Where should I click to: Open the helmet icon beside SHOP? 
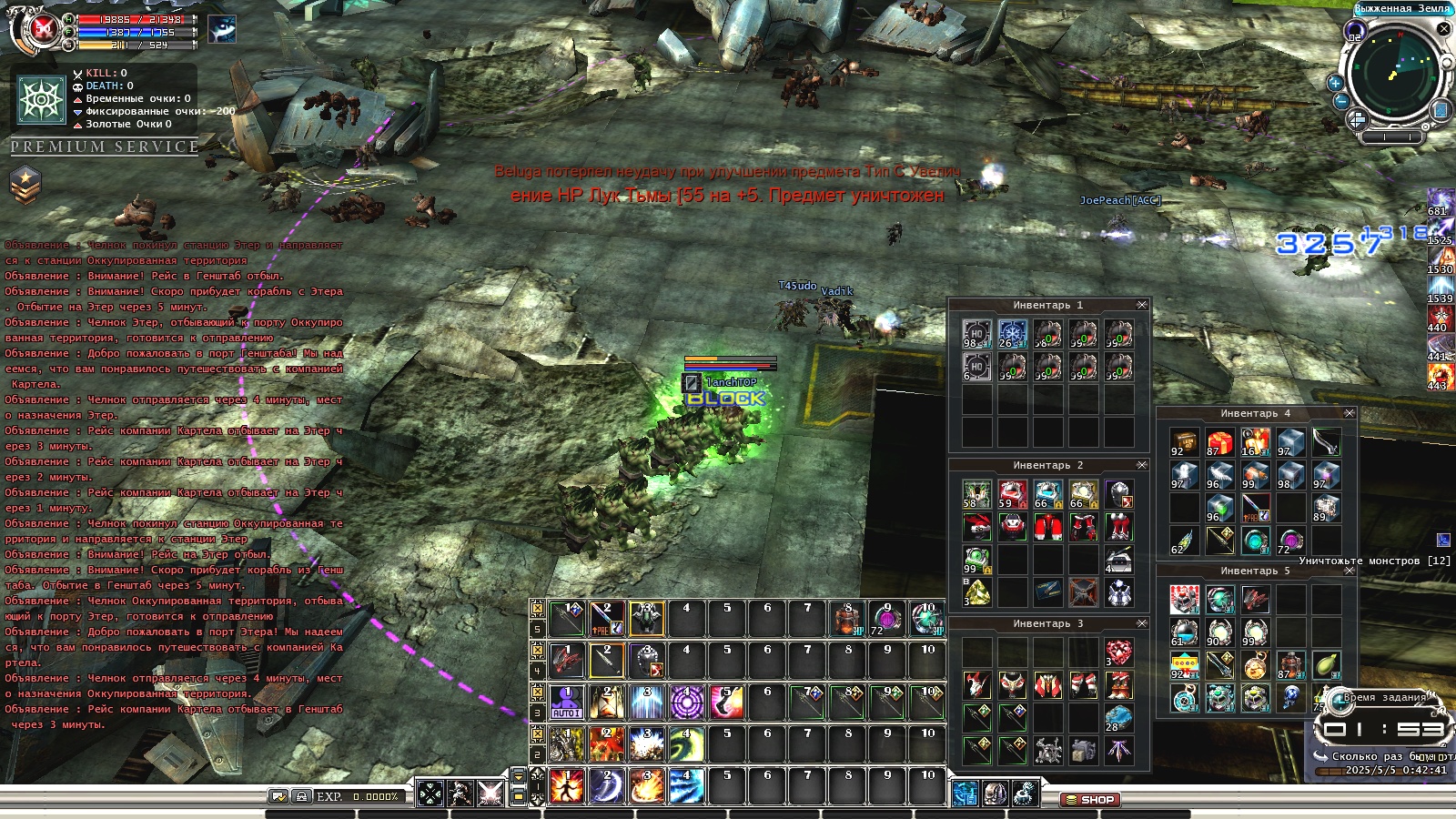pos(996,794)
